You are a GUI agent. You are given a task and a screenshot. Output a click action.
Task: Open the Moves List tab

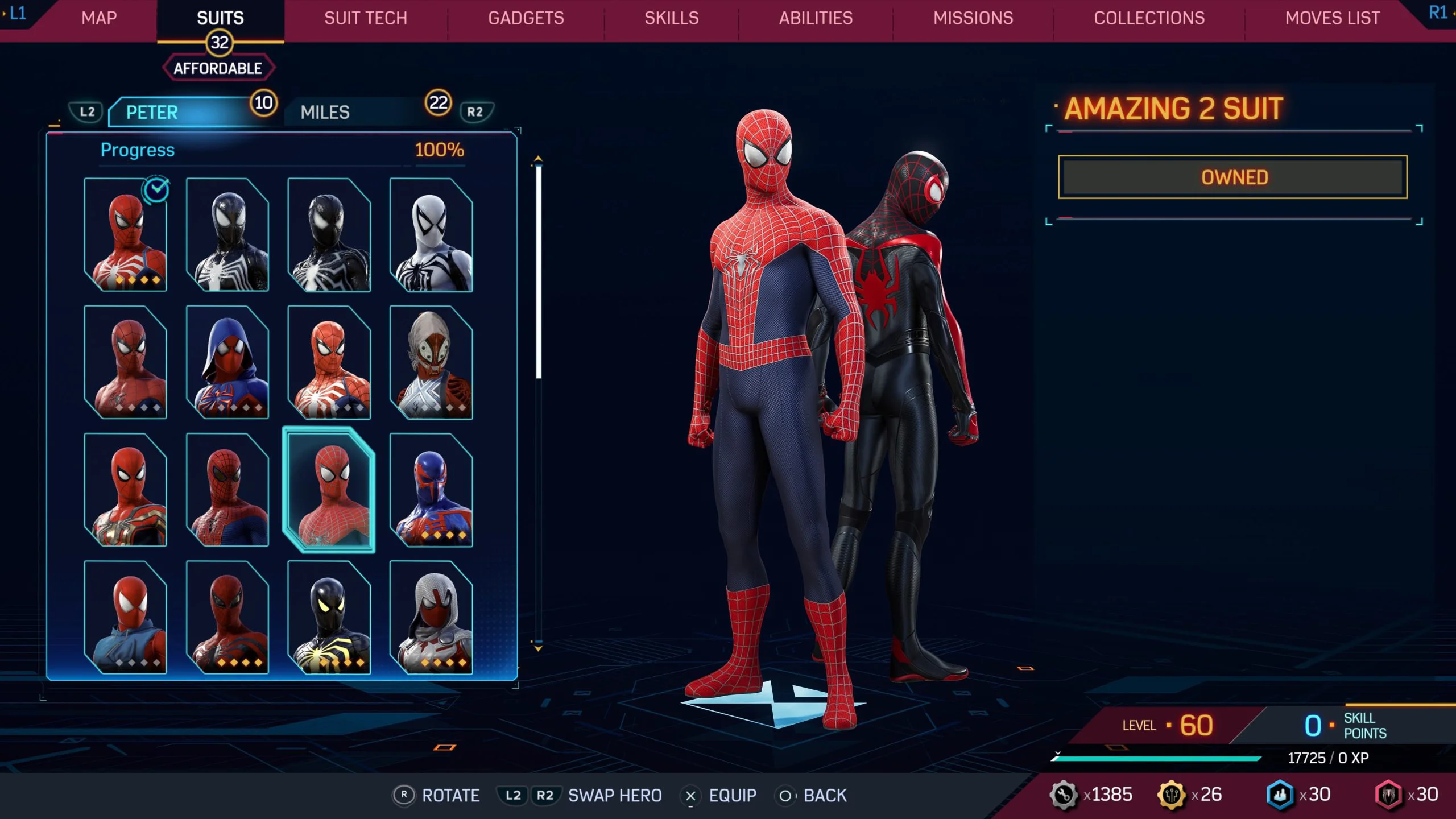tap(1333, 18)
